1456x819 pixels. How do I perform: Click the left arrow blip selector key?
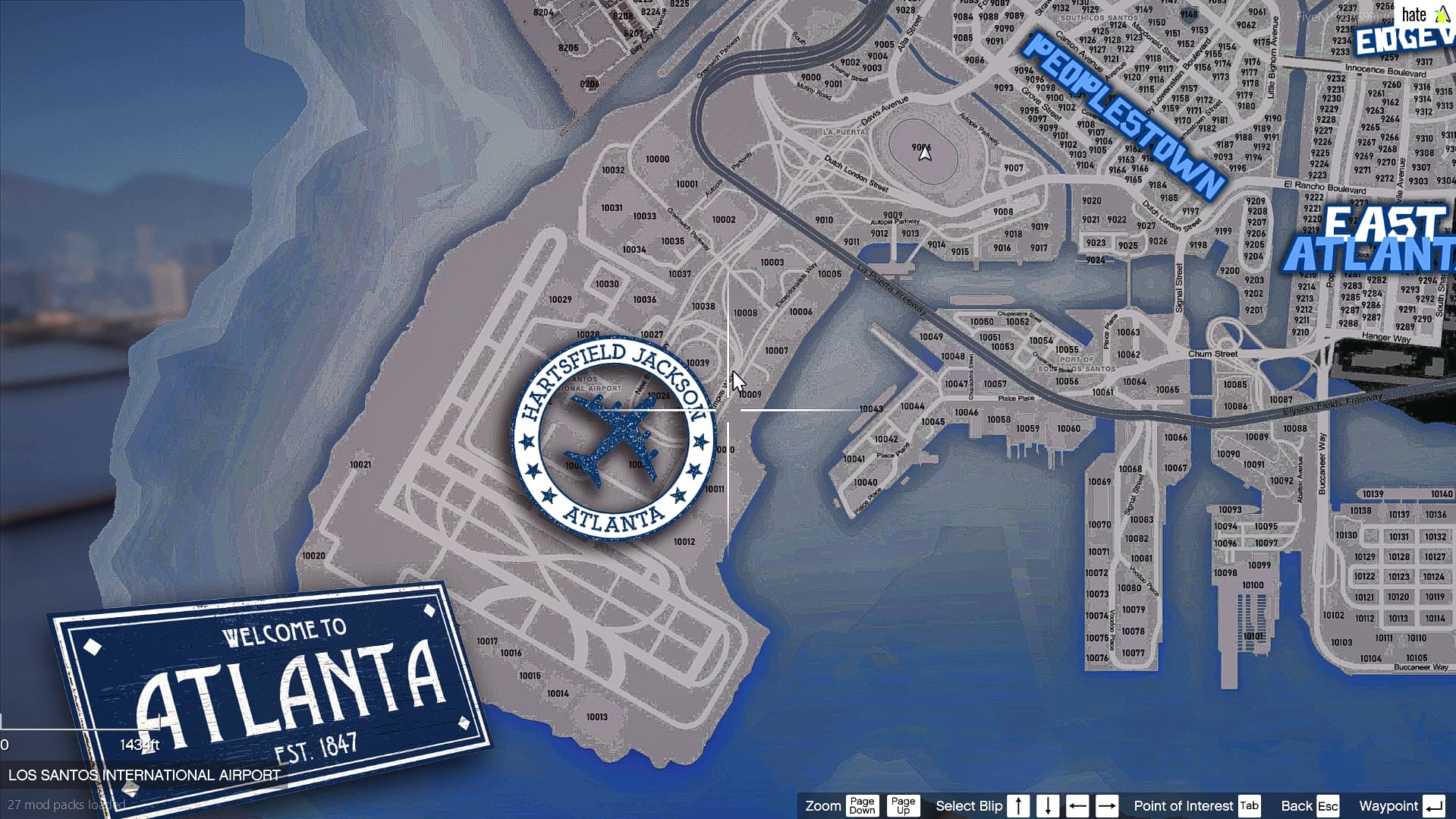1078,806
